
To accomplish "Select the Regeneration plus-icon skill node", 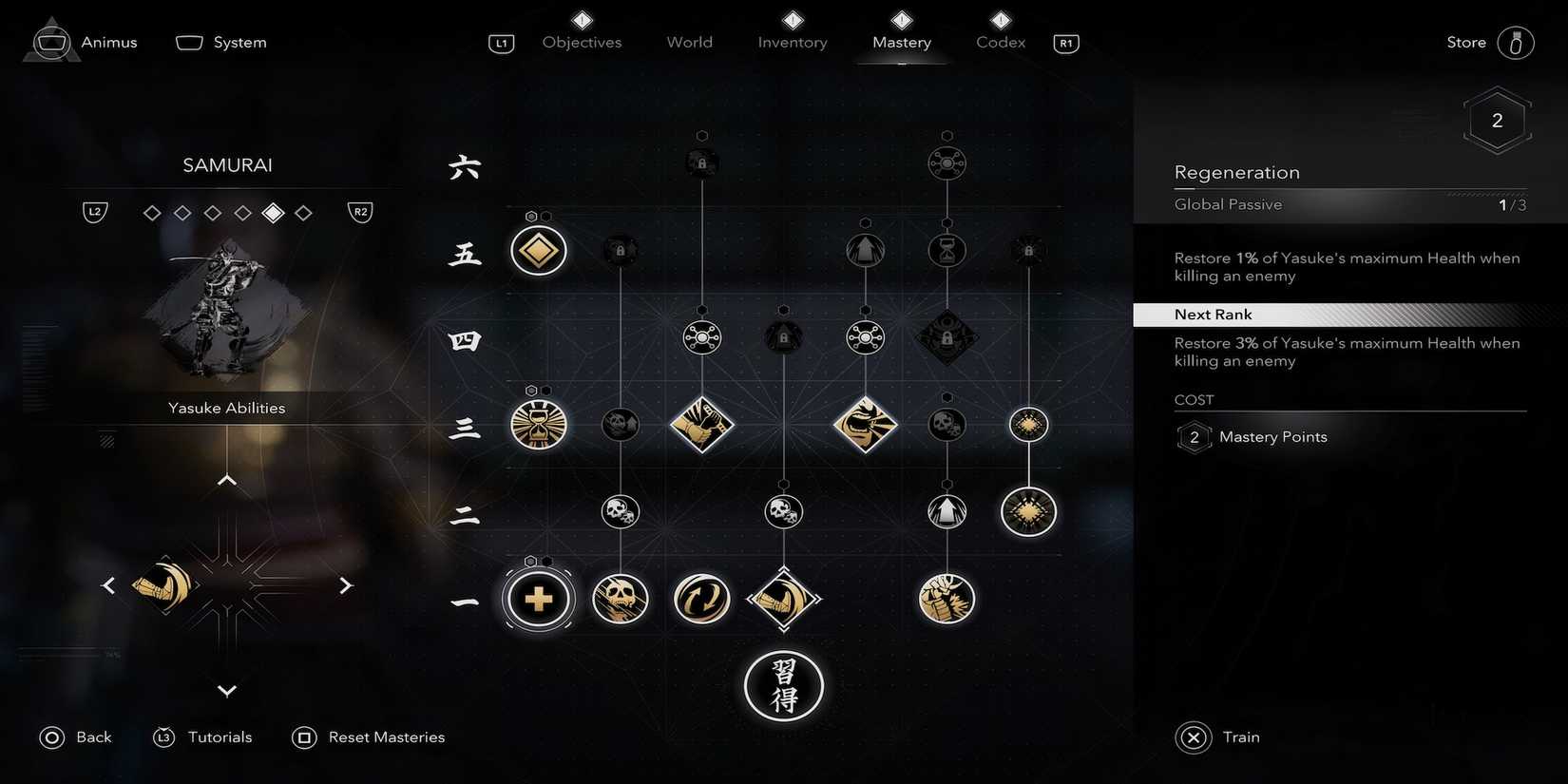I will pyautogui.click(x=538, y=599).
